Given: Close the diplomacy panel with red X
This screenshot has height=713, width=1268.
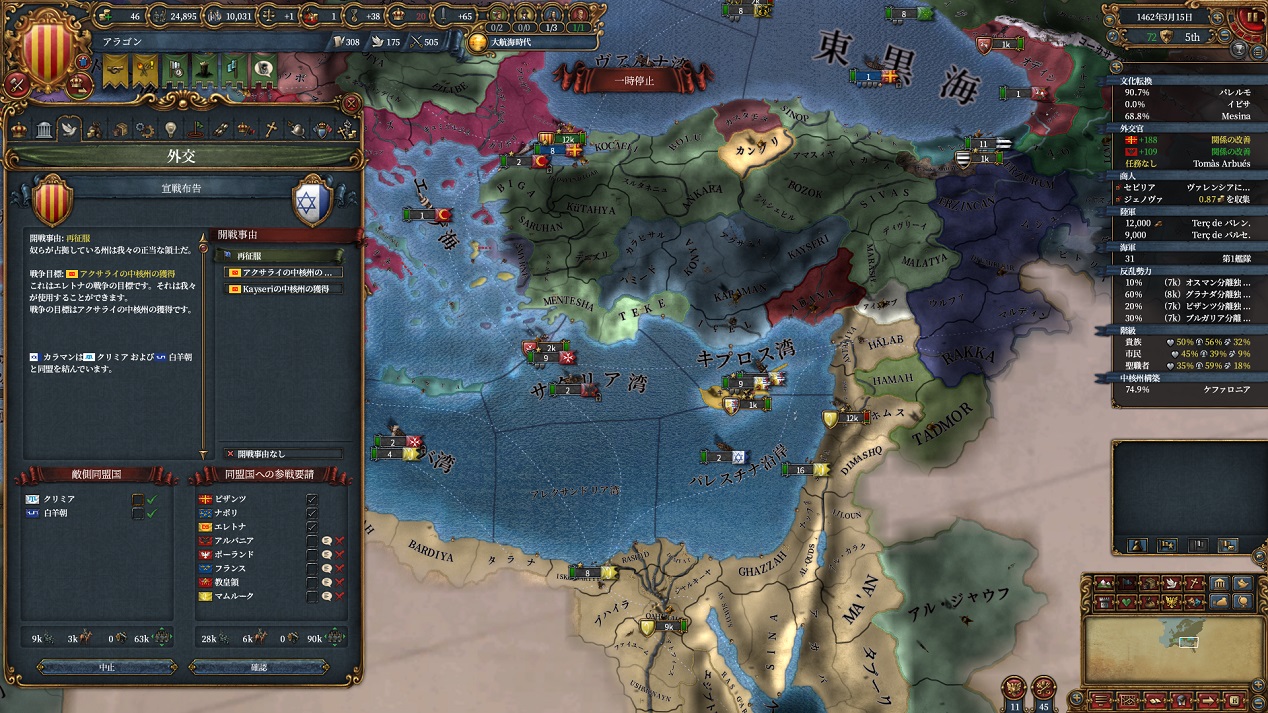Looking at the screenshot, I should [x=351, y=103].
